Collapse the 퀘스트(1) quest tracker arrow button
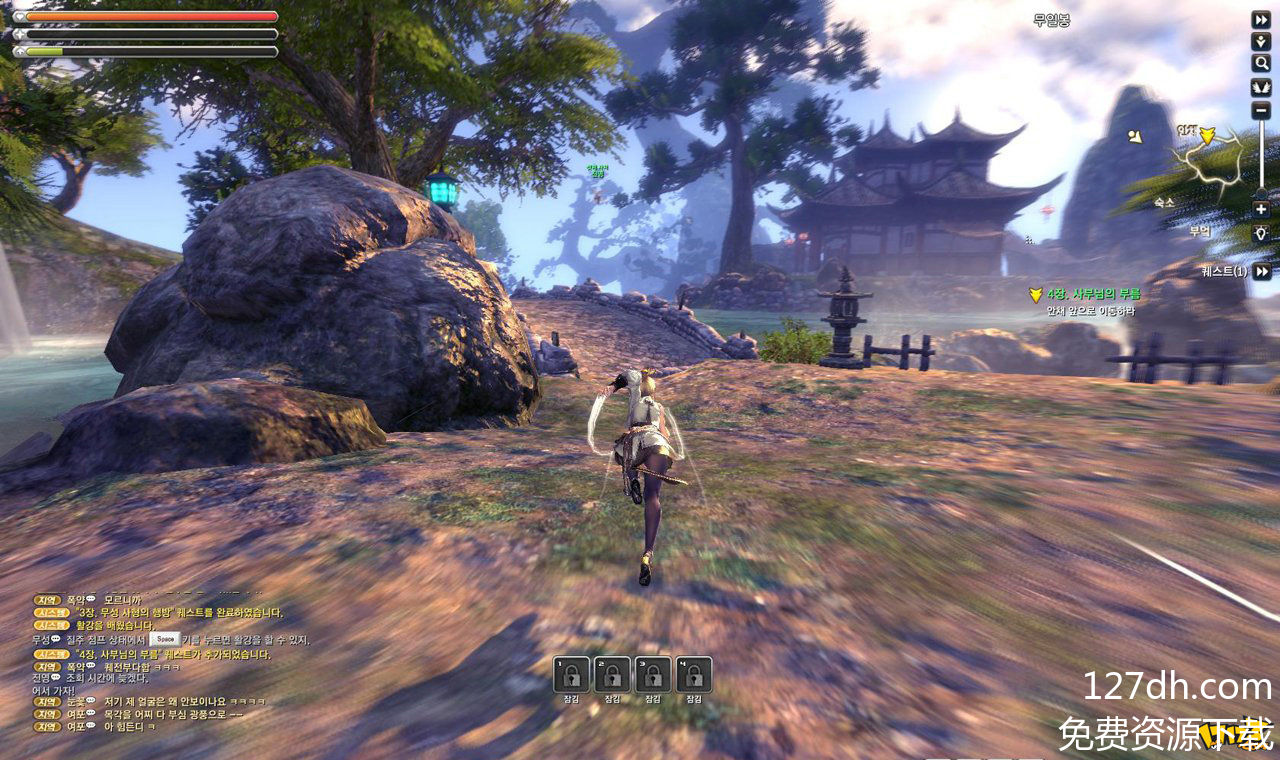 1262,271
